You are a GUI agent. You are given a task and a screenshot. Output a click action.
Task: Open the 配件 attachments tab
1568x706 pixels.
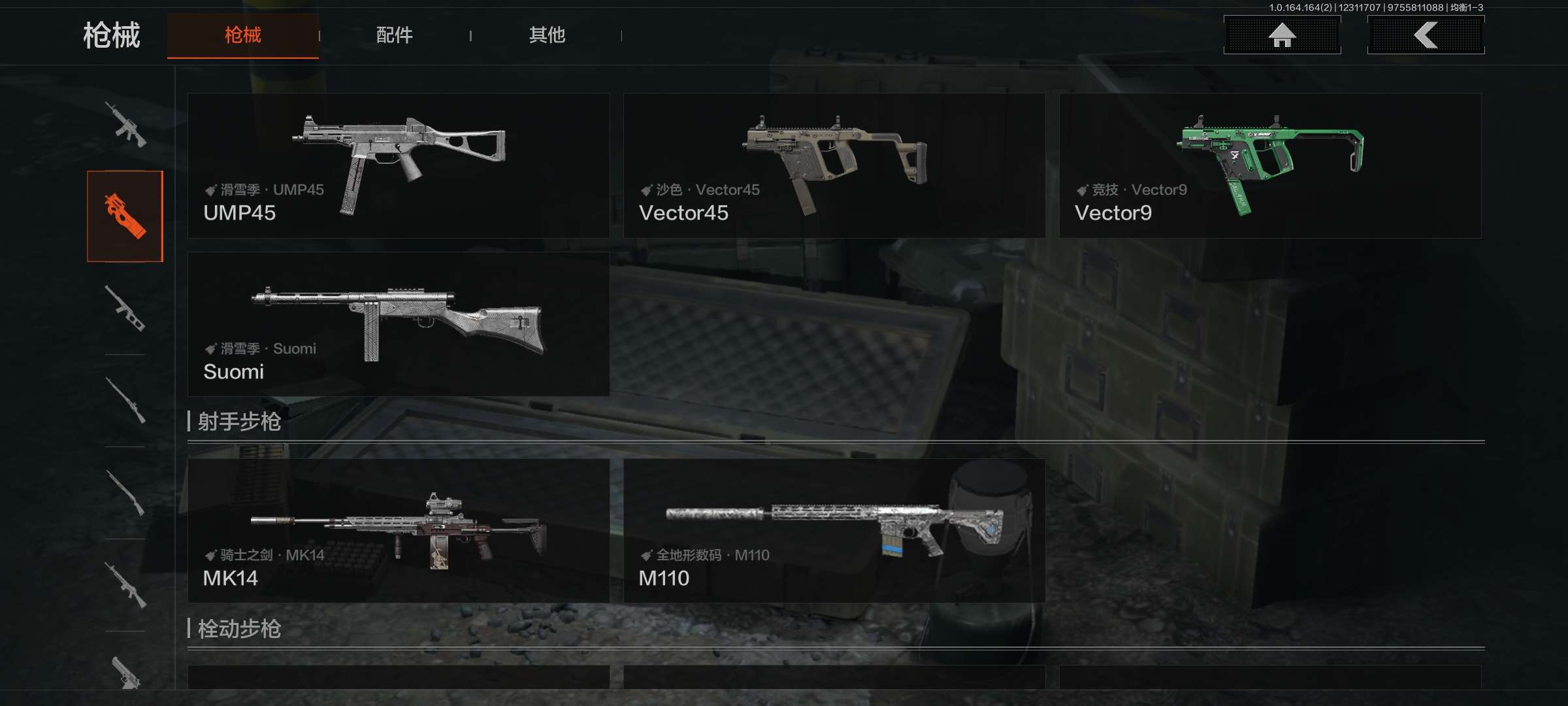pos(394,35)
